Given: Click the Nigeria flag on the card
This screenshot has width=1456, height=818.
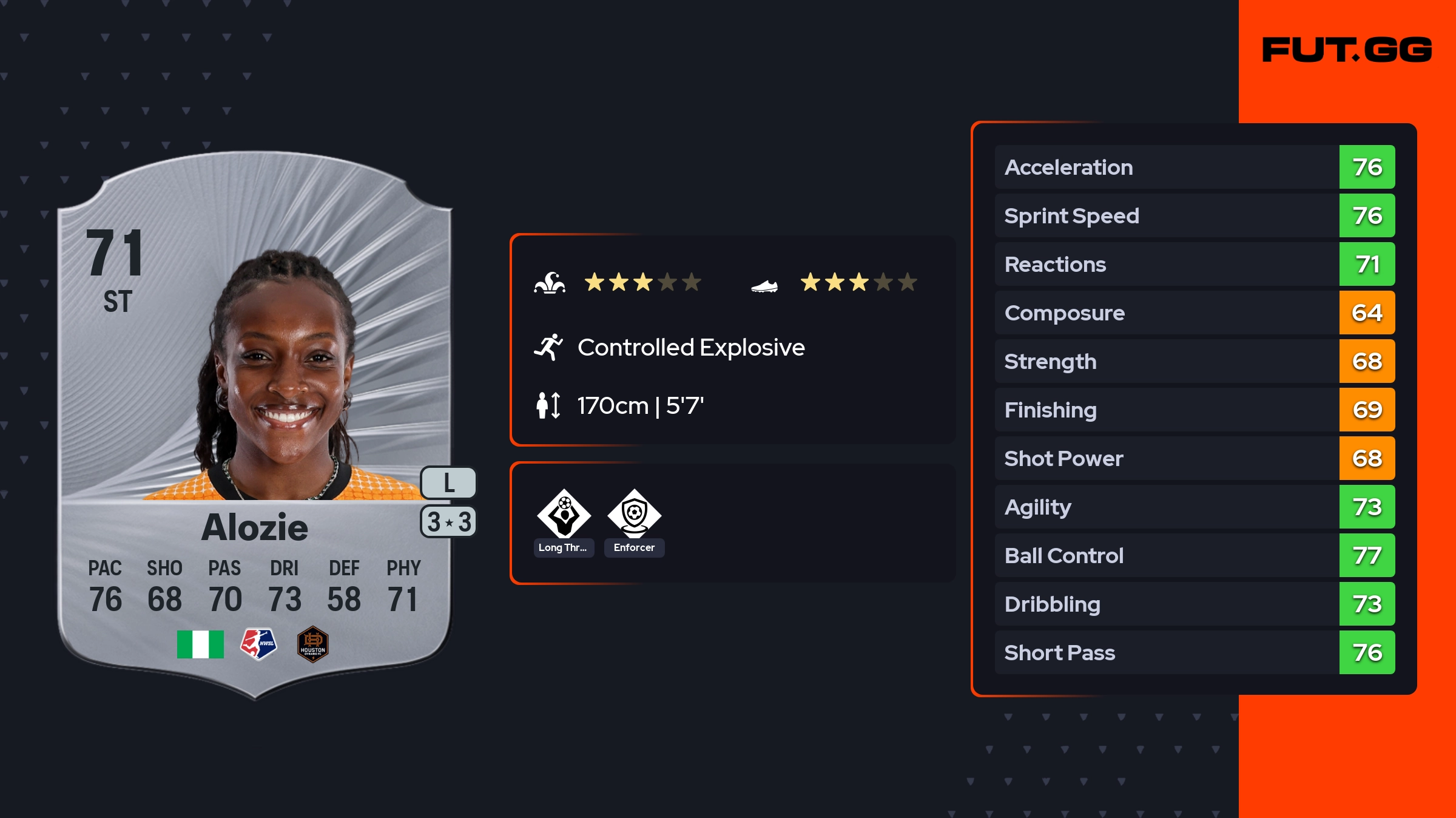Looking at the screenshot, I should 200,644.
